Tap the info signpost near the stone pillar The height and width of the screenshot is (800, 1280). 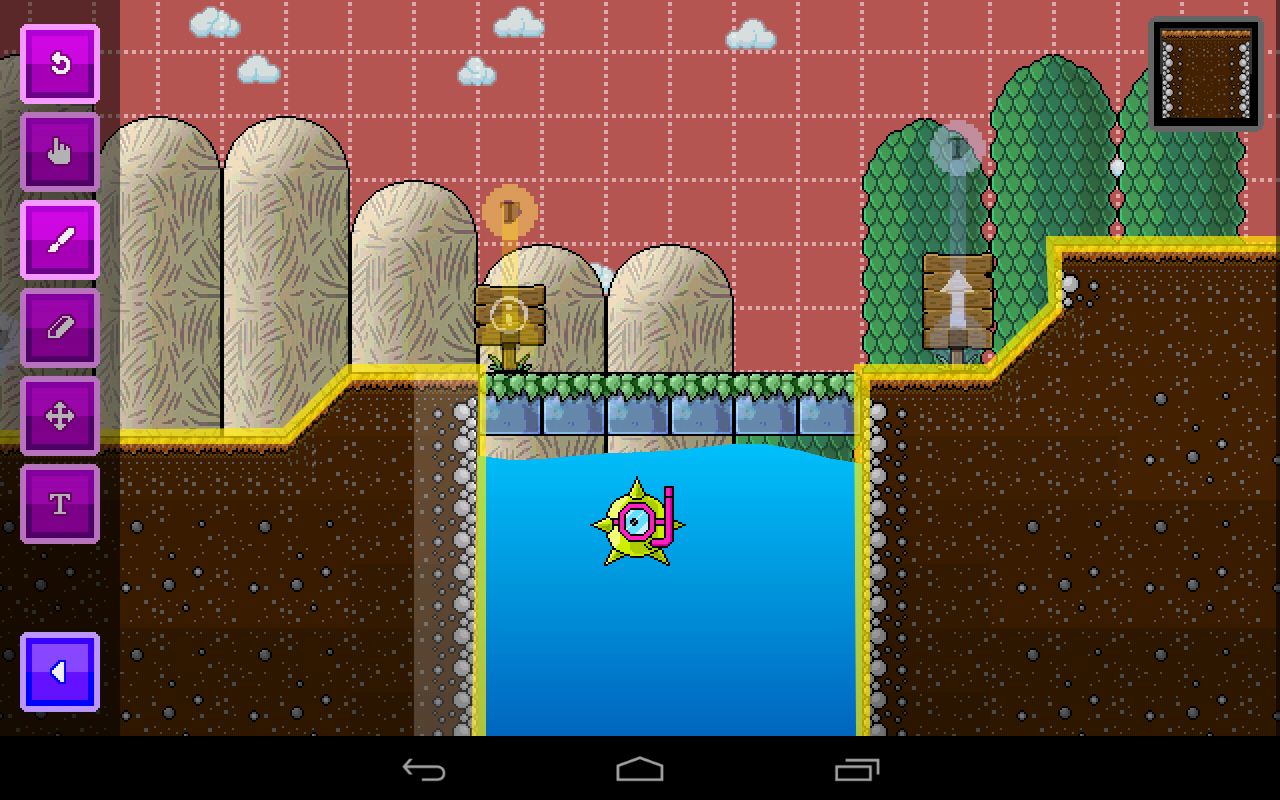pos(512,317)
